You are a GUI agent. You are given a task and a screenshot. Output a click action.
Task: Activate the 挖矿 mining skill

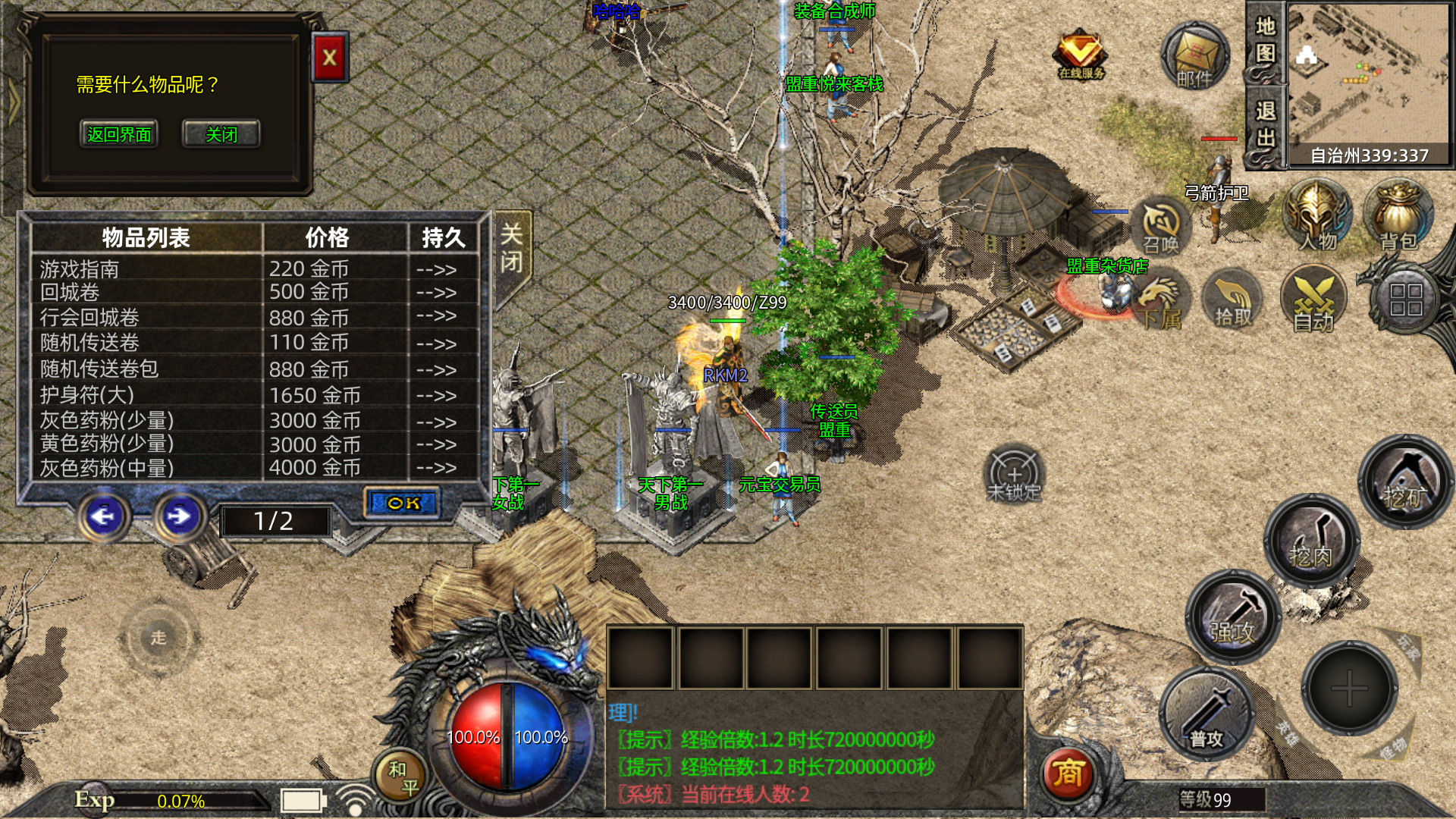(1404, 482)
